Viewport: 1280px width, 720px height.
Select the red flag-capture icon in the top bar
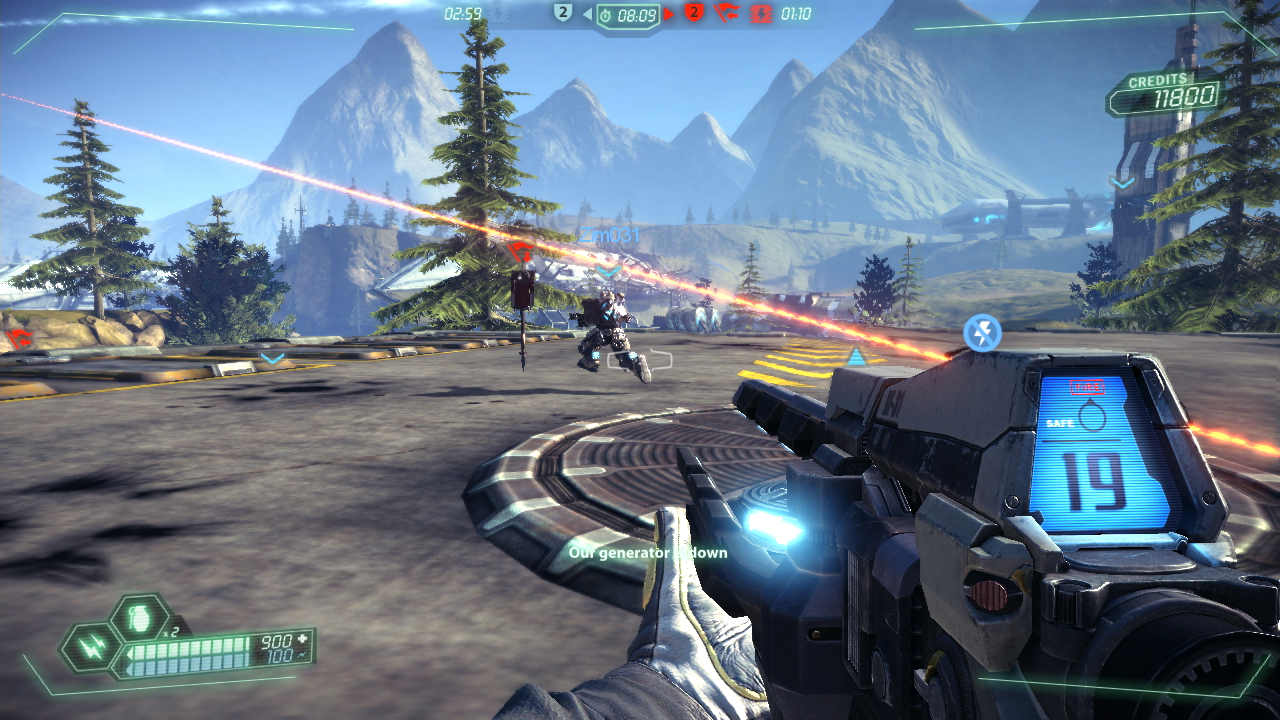click(727, 14)
